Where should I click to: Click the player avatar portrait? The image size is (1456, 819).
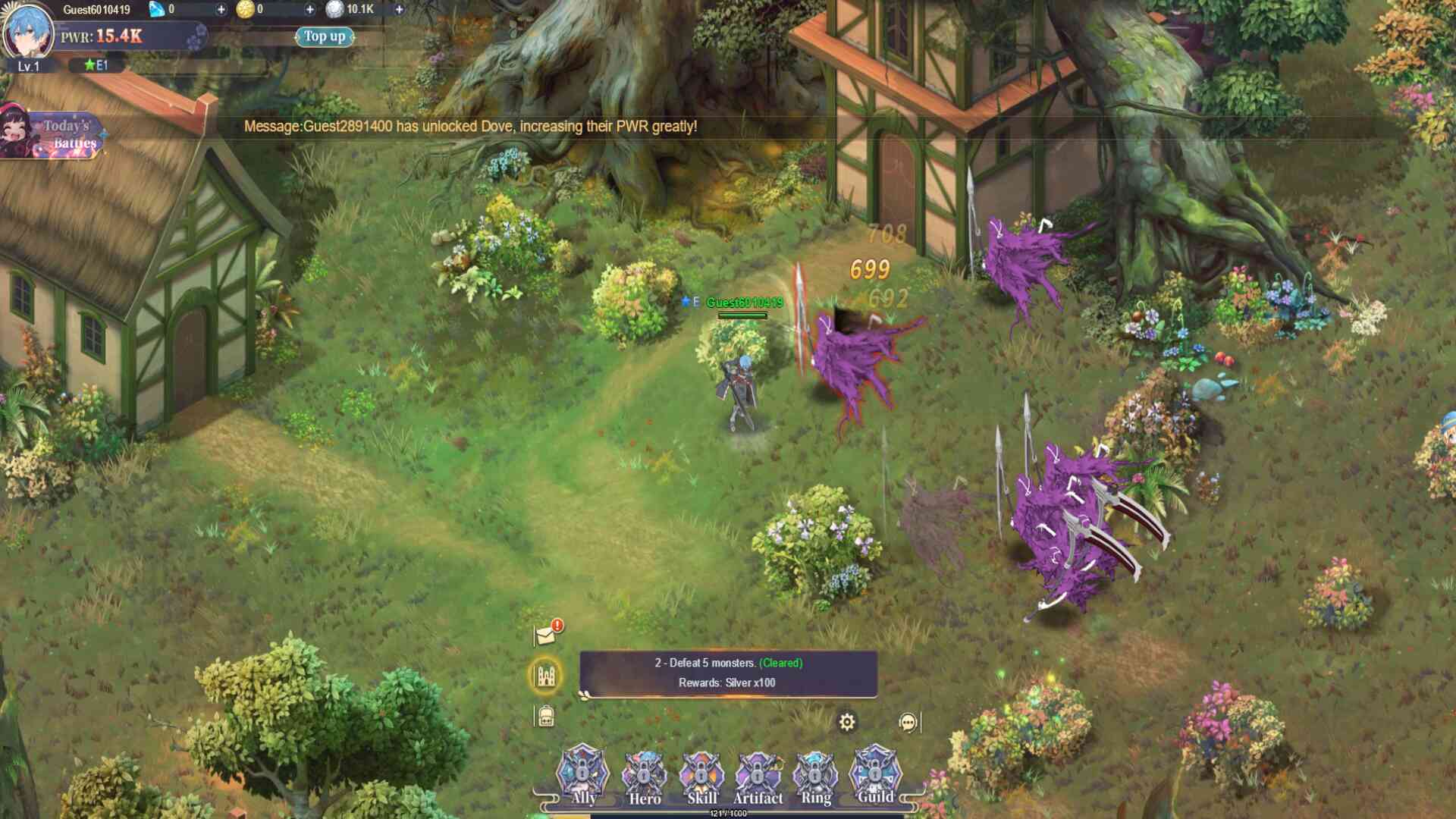click(28, 32)
